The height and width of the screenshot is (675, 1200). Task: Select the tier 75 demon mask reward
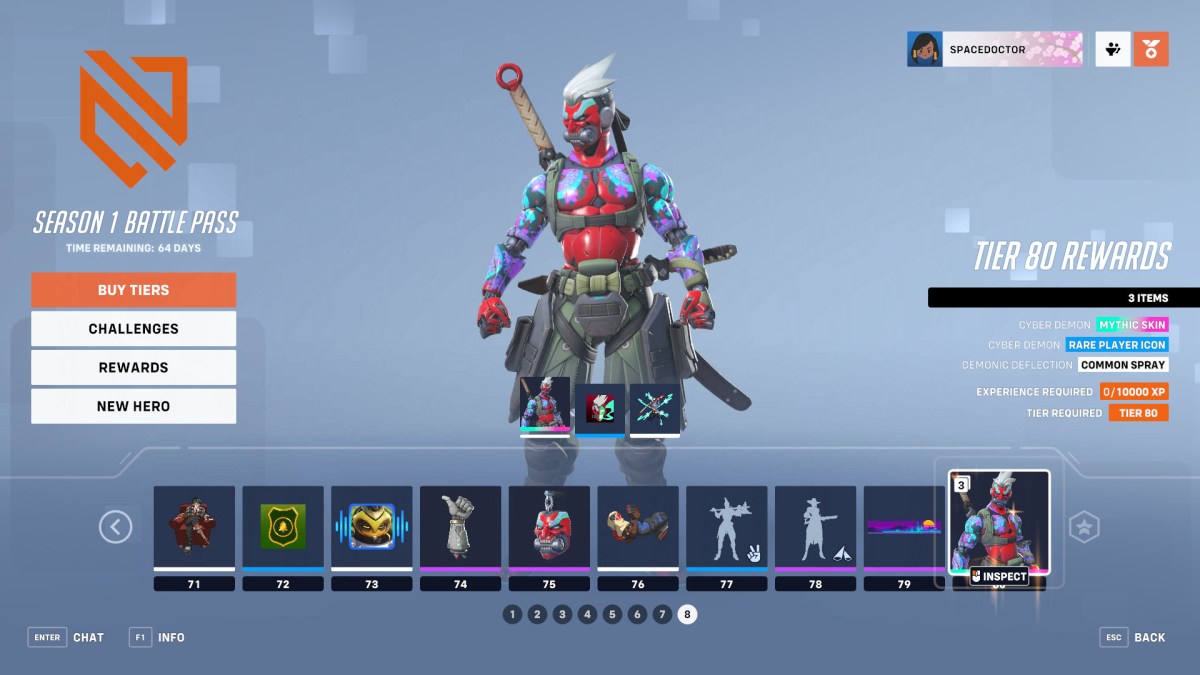(549, 527)
